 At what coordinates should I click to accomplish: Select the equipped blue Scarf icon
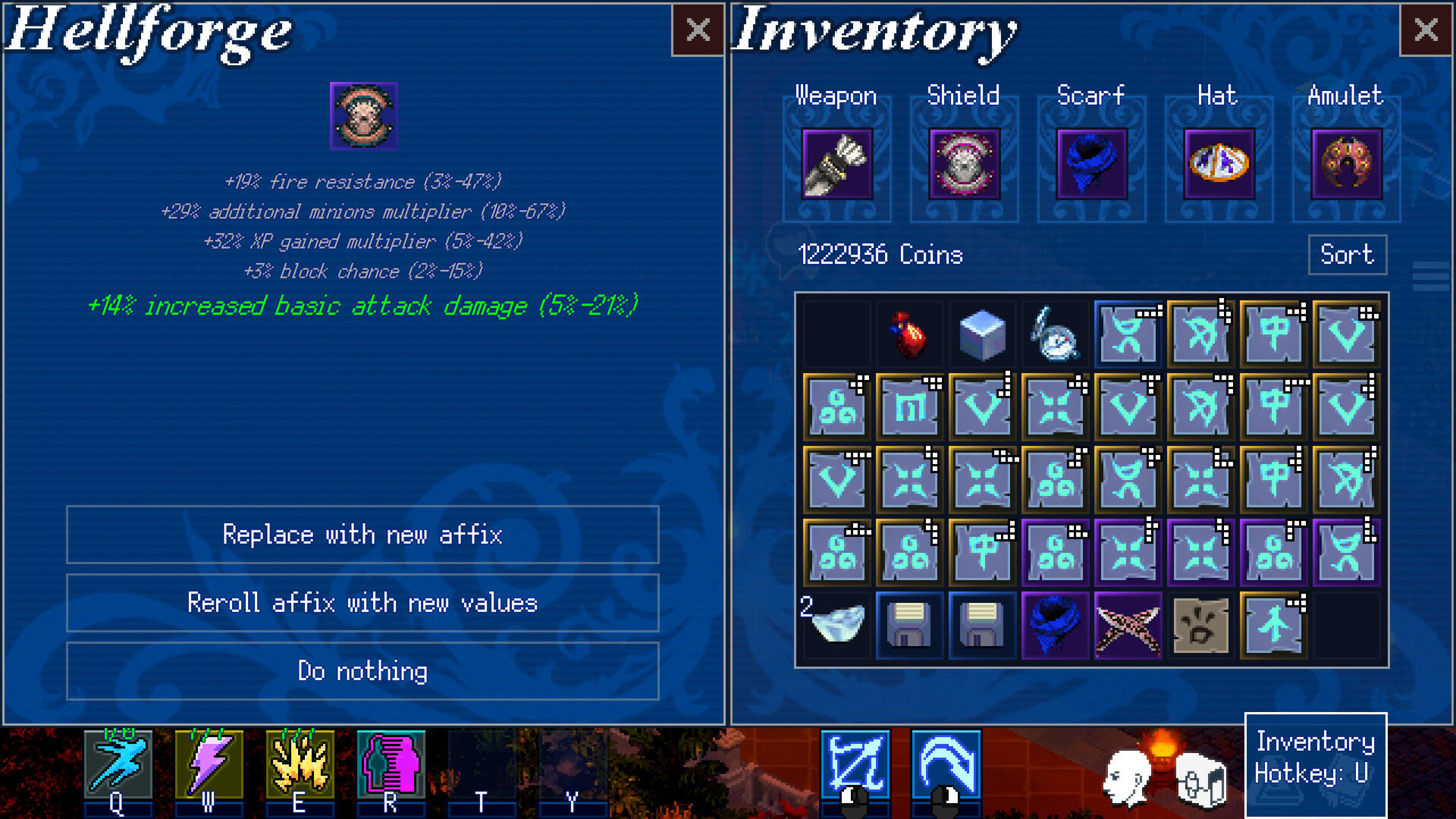[1090, 165]
